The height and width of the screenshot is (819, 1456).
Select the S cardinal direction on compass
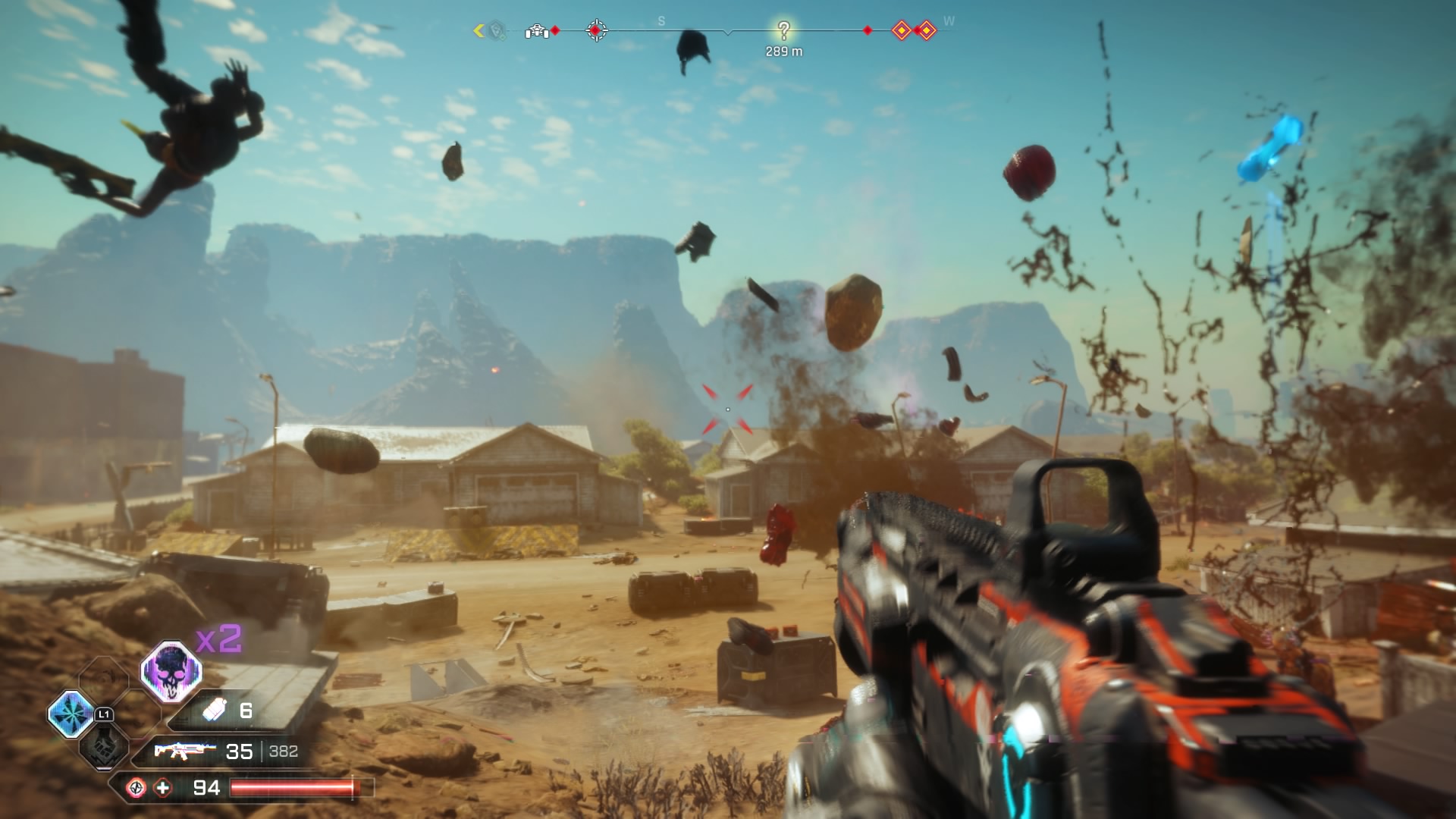click(661, 20)
